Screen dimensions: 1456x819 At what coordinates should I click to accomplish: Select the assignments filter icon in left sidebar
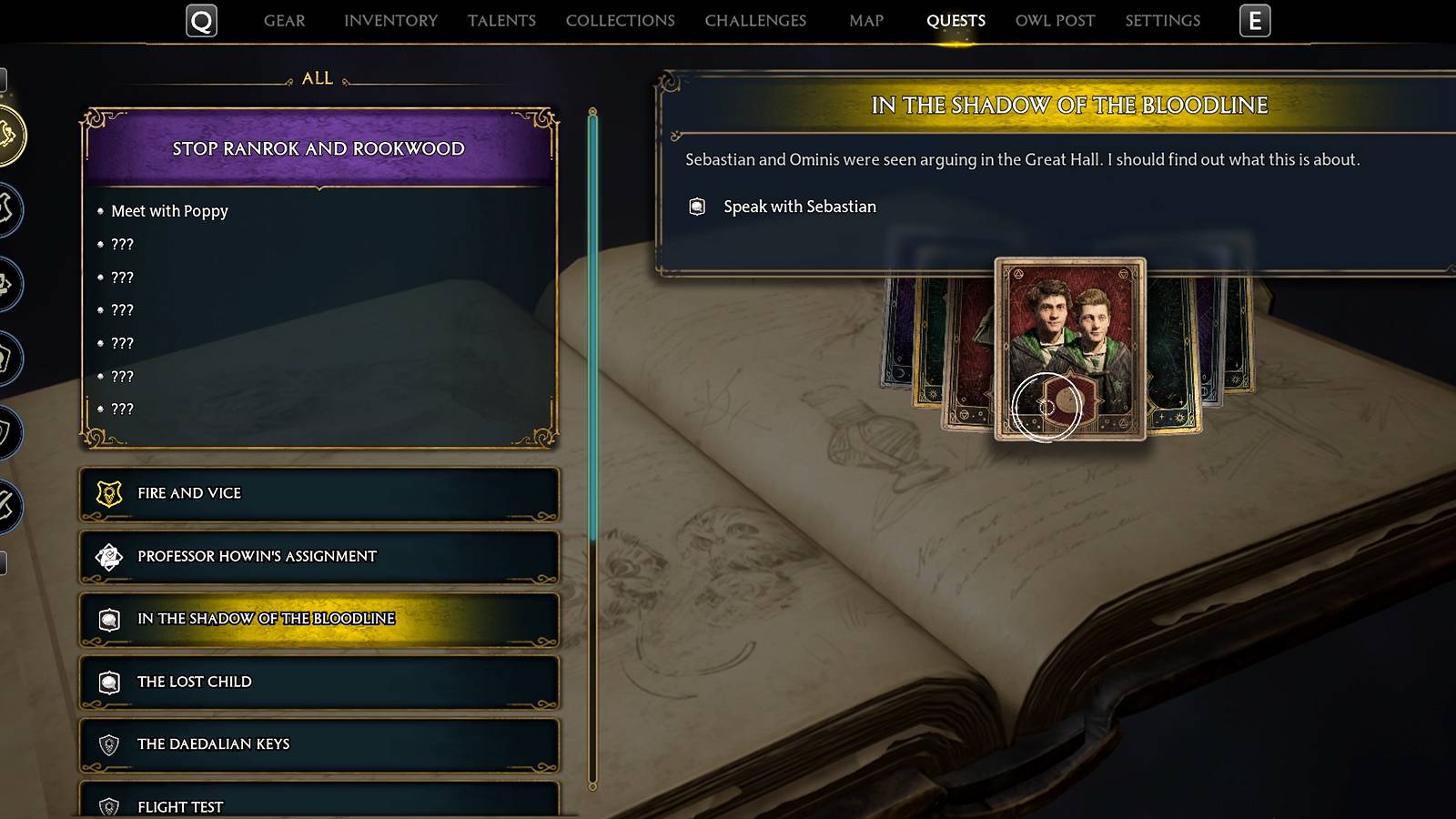coord(9,283)
